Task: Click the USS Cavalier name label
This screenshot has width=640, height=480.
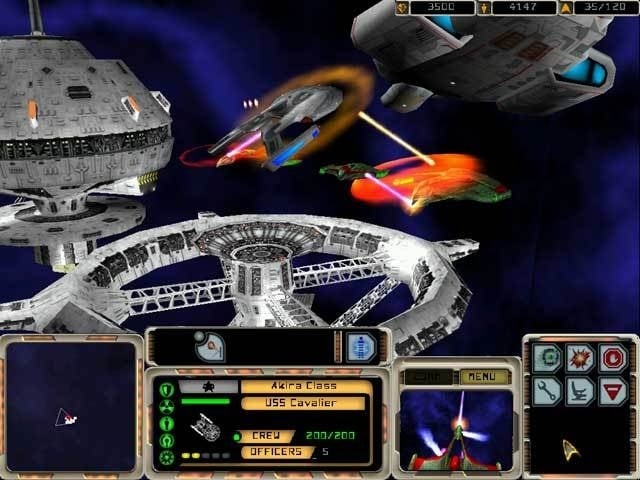Action: pyautogui.click(x=301, y=404)
